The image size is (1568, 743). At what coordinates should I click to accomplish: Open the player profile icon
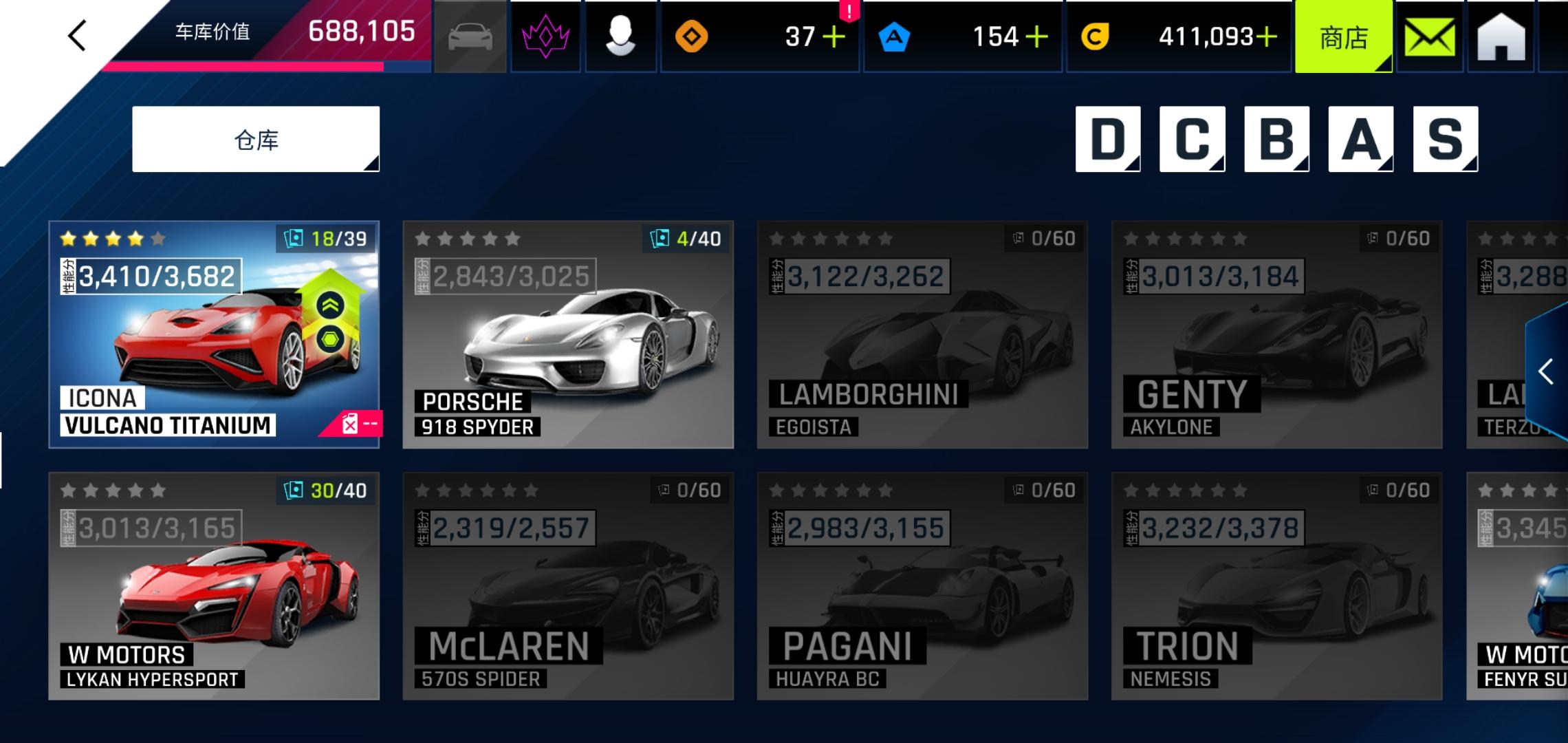tap(620, 37)
